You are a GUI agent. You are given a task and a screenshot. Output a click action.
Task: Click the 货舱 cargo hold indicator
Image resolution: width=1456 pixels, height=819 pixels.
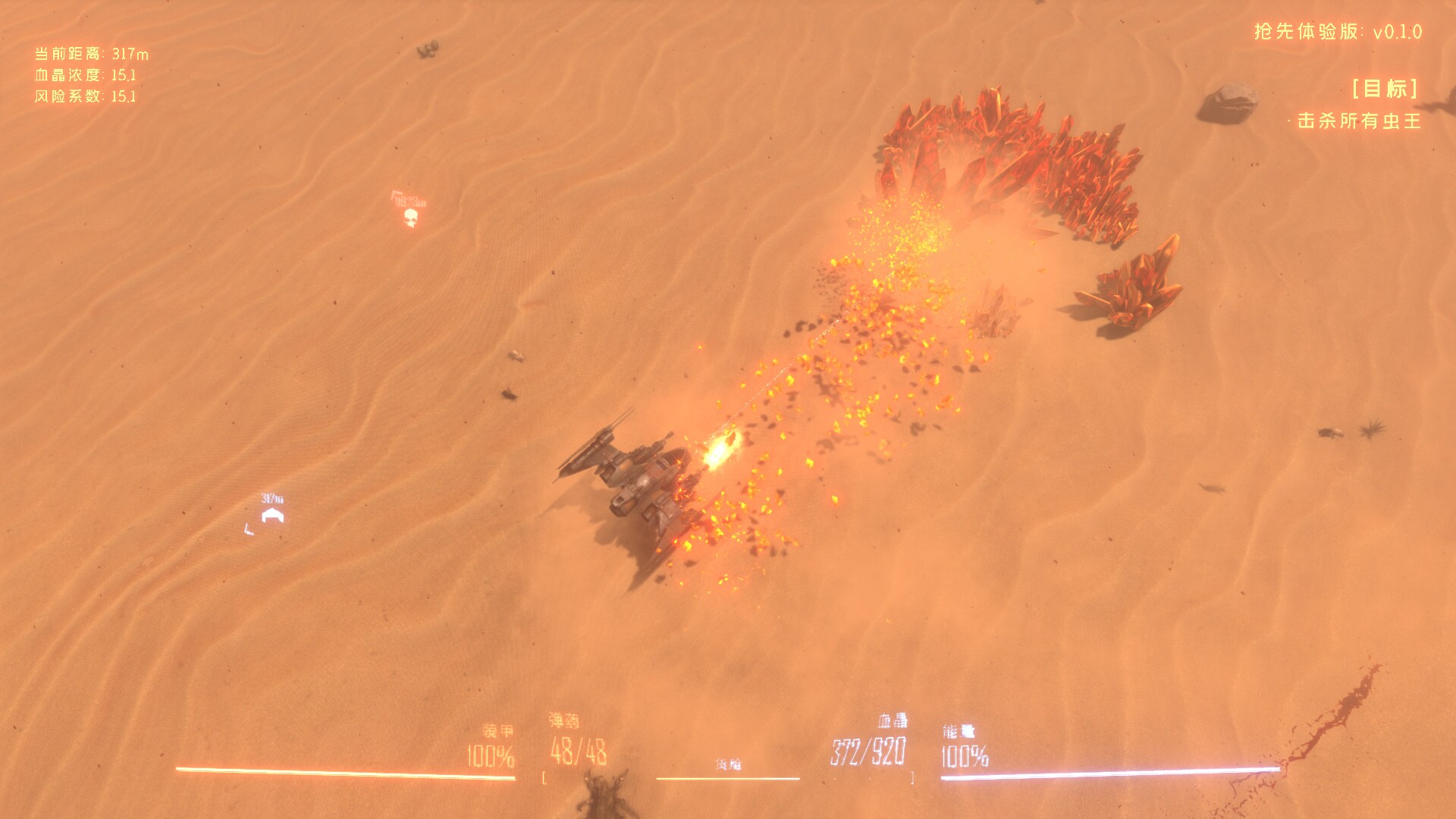pyautogui.click(x=730, y=764)
